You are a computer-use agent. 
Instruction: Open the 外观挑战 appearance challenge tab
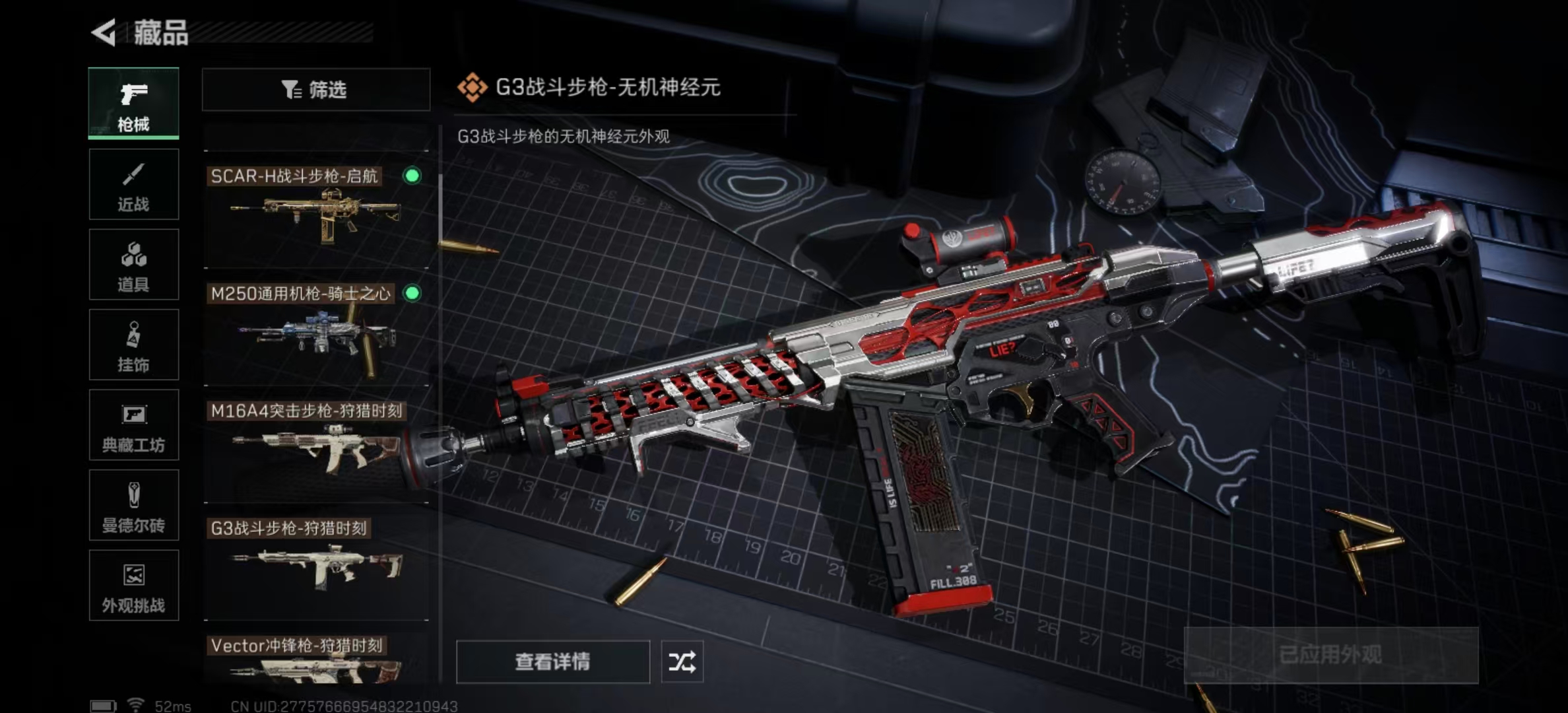click(x=133, y=586)
